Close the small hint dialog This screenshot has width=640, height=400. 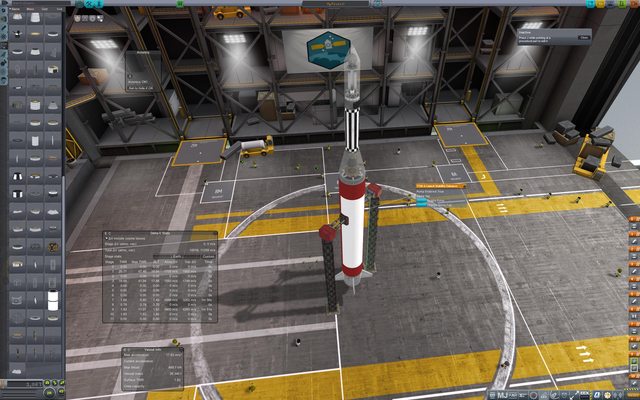tap(584, 37)
